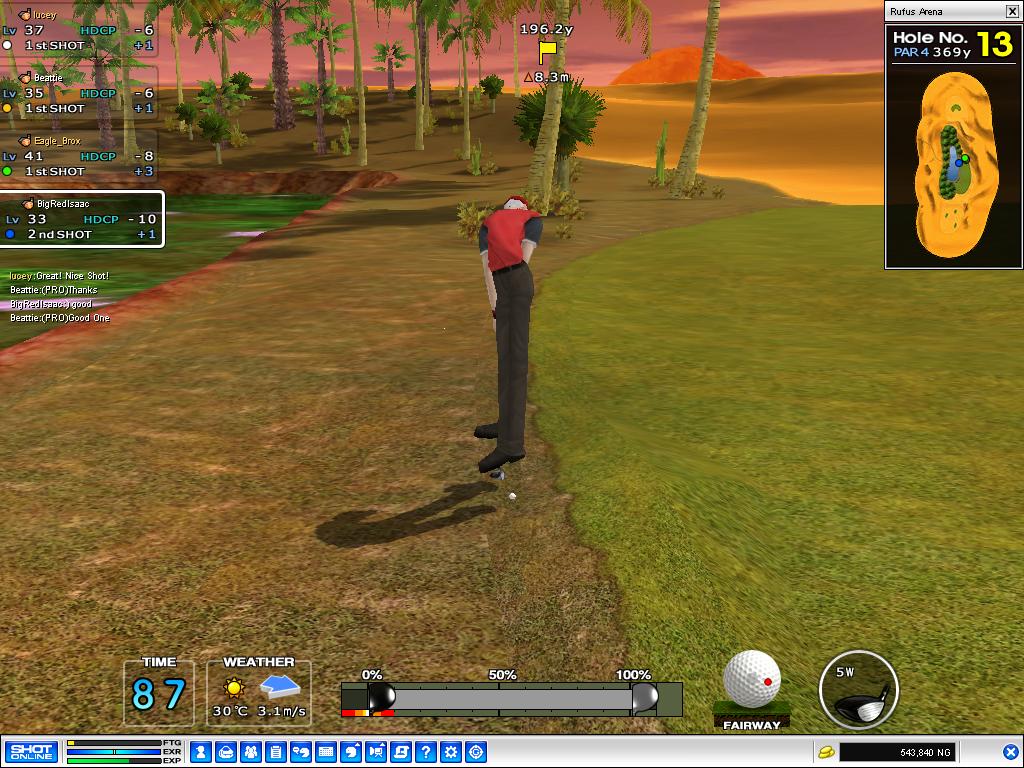Select BigRedIsaac's highlighted score panel

pos(81,219)
